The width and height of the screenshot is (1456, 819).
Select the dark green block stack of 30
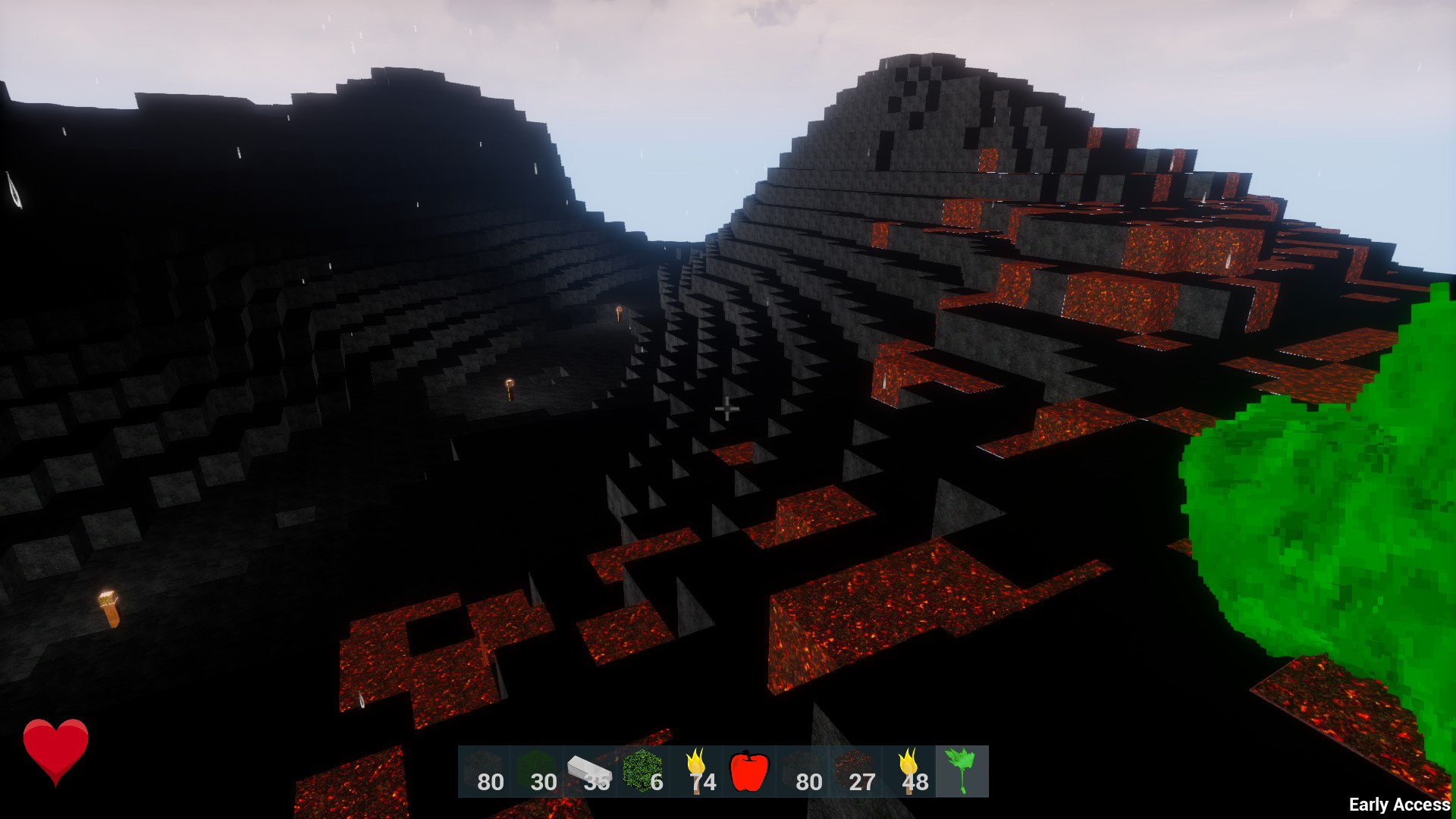(x=537, y=771)
